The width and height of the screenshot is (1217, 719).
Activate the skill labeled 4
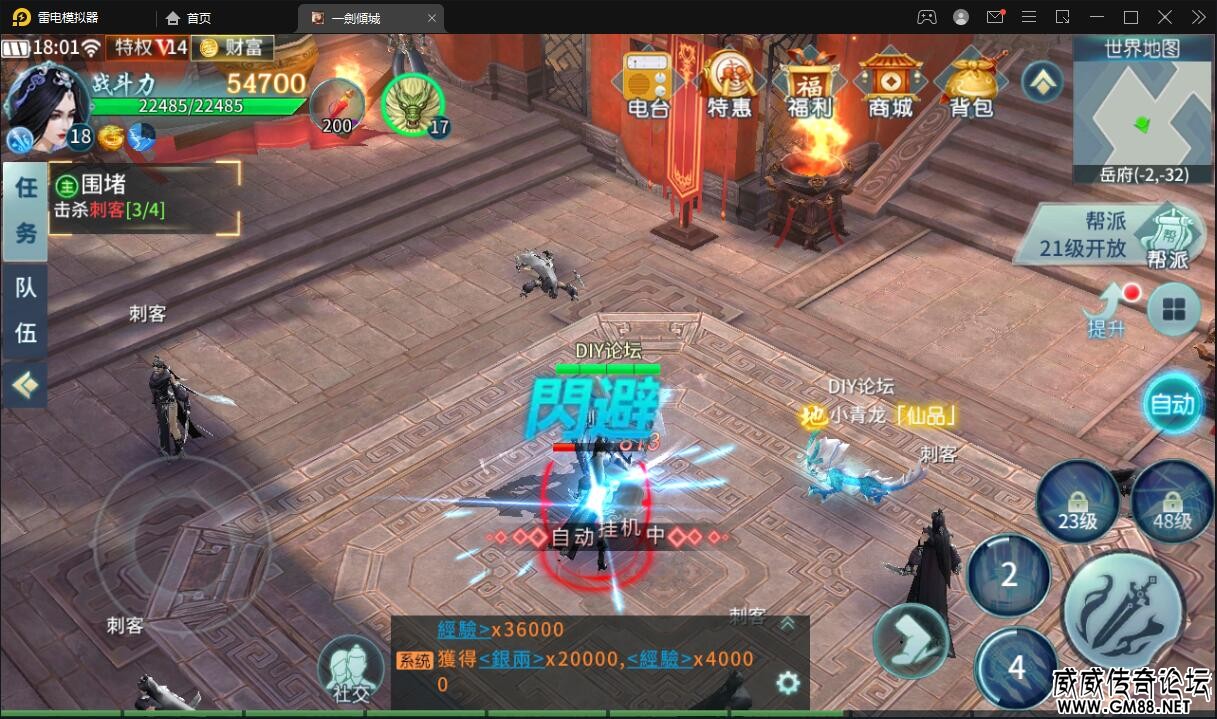(1016, 667)
